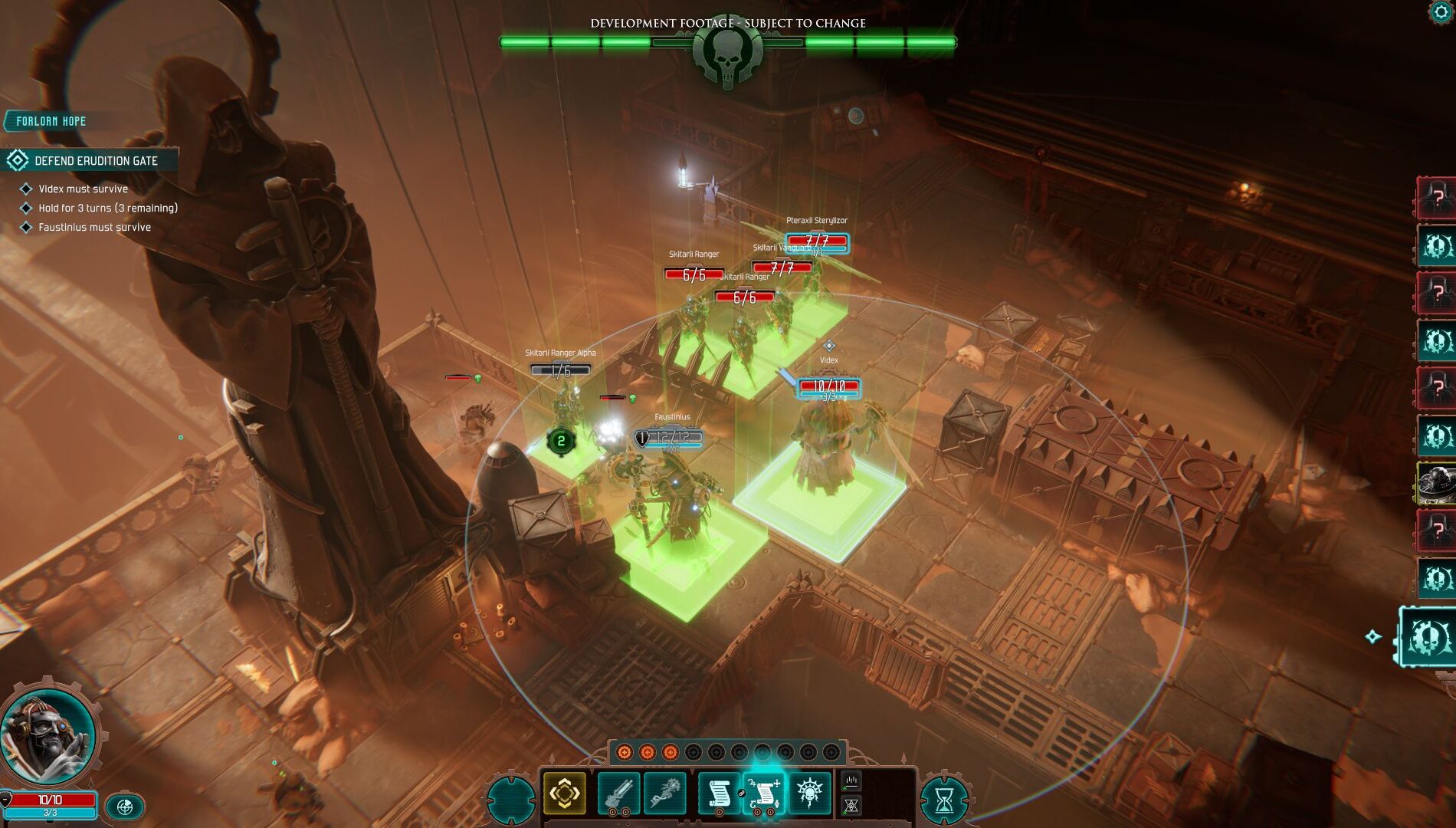The image size is (1456, 828).
Task: End turn with the hourglass button
Action: click(x=944, y=801)
